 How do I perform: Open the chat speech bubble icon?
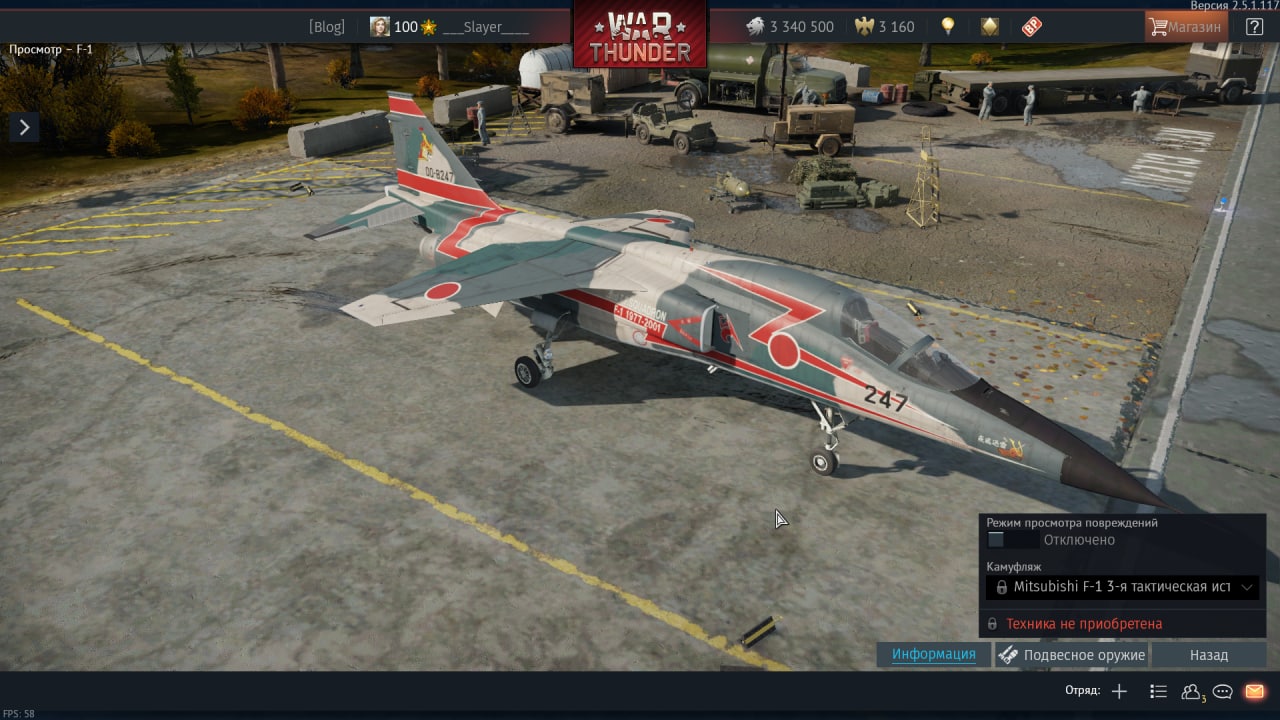pyautogui.click(x=1222, y=691)
